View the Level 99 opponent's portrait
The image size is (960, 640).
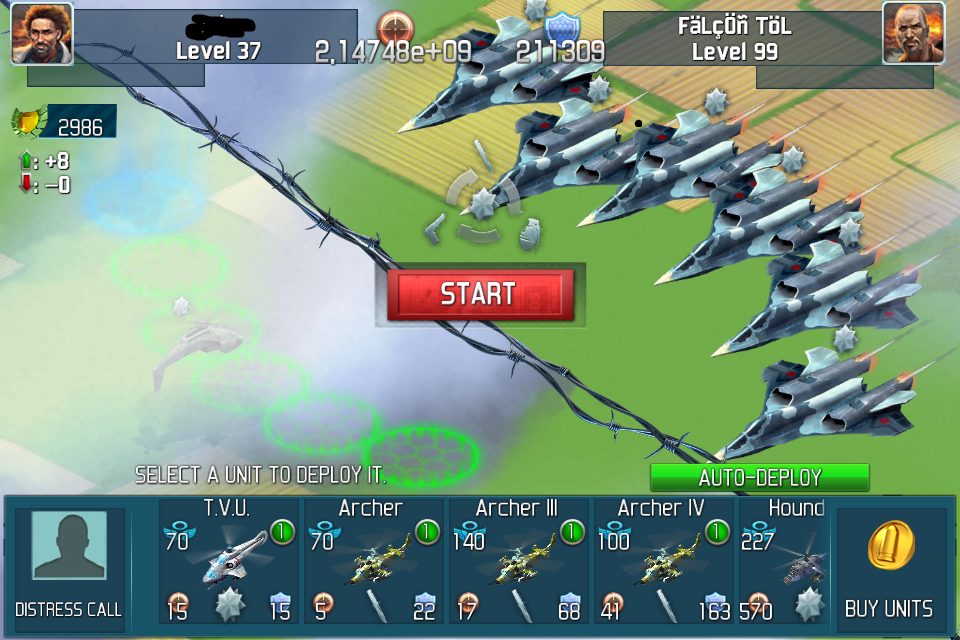[x=914, y=33]
